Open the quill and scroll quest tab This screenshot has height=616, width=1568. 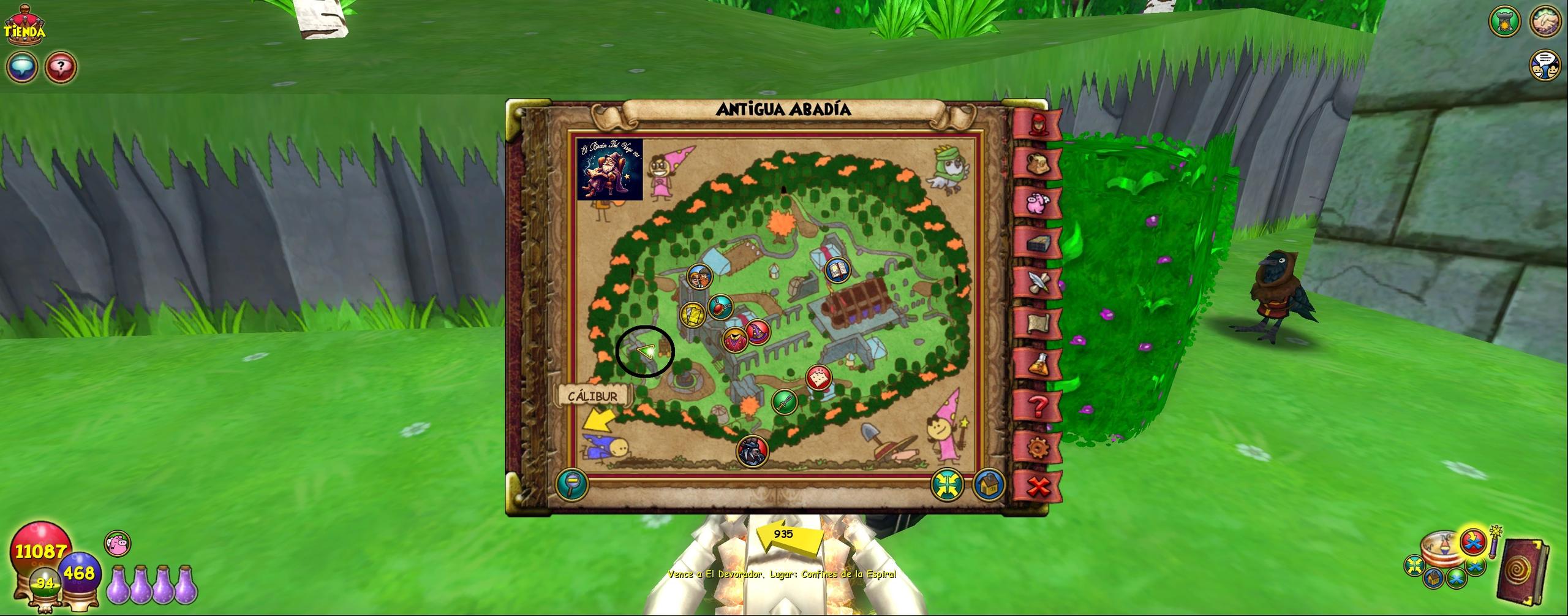pyautogui.click(x=1038, y=283)
